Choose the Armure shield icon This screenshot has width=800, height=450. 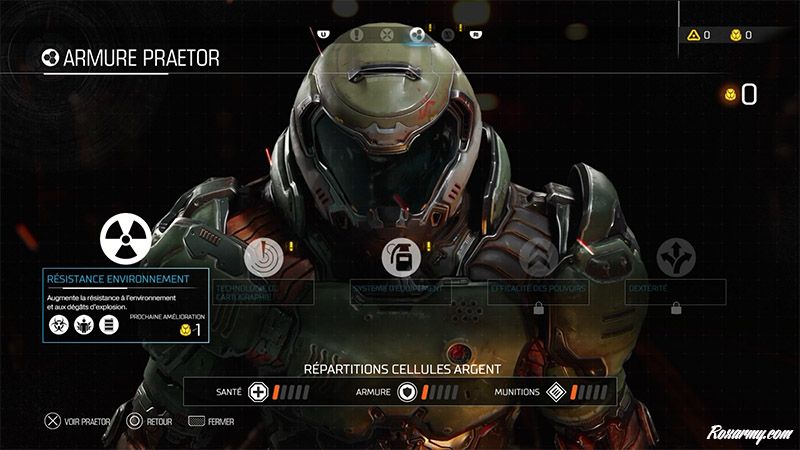[x=407, y=392]
